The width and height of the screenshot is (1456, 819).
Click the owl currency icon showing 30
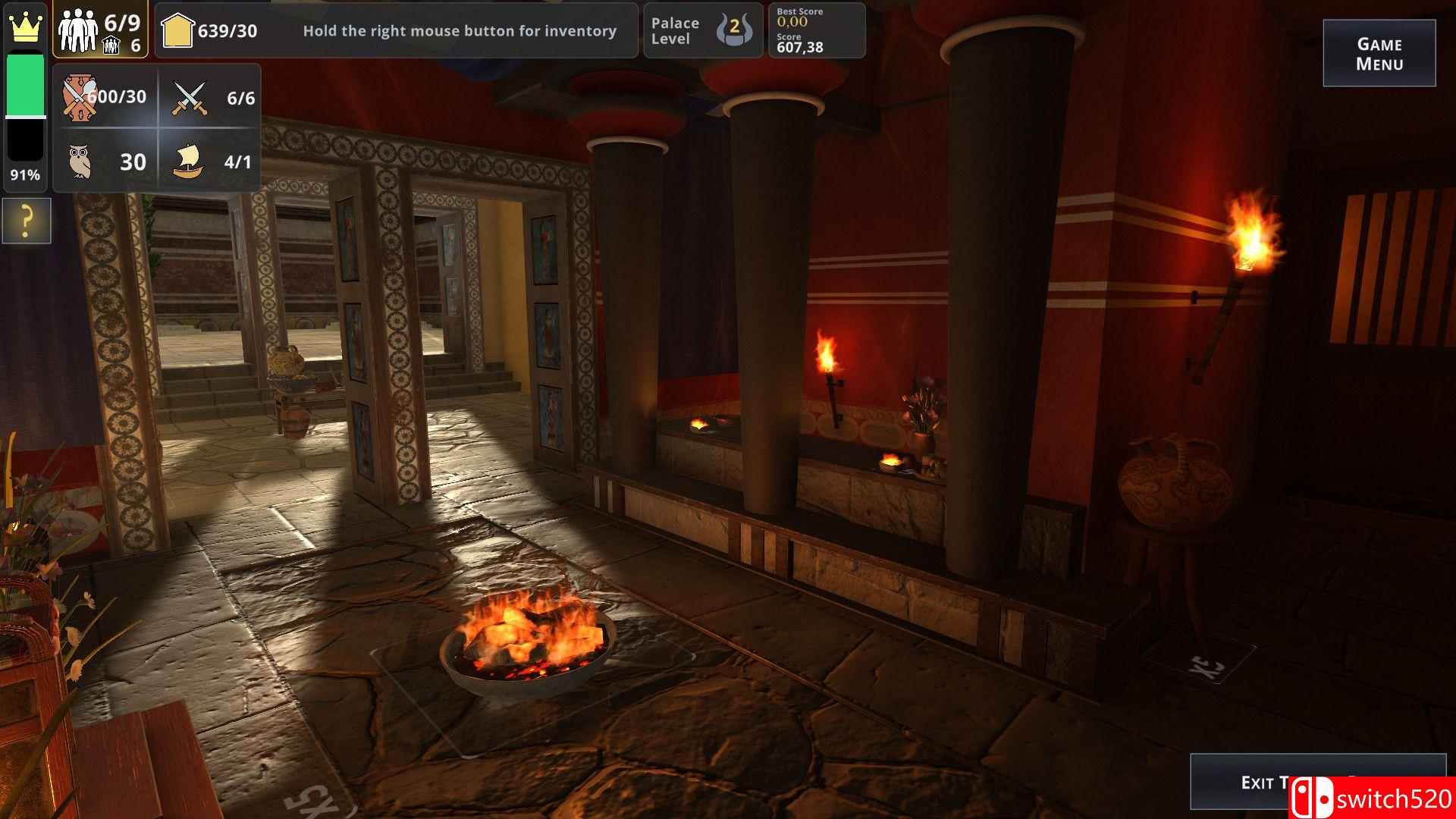79,160
